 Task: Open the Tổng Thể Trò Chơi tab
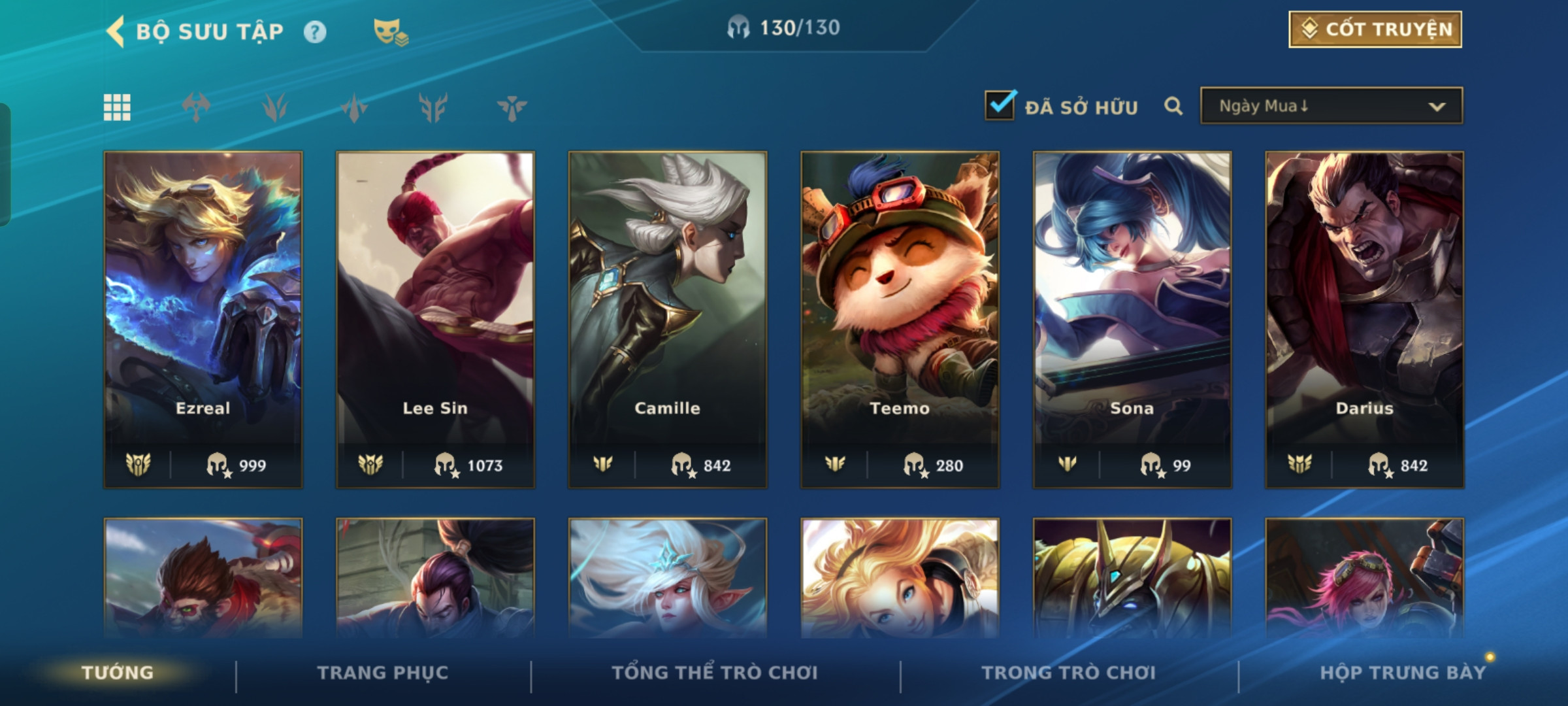click(x=715, y=672)
